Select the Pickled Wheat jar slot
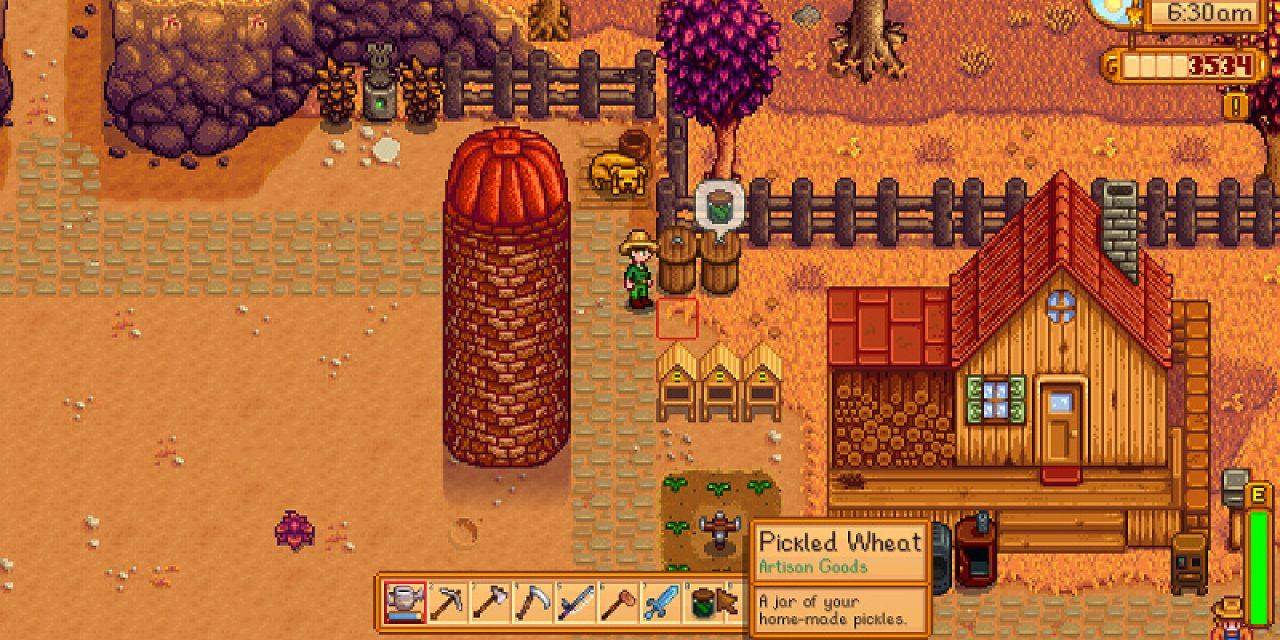1280x640 pixels. [704, 603]
